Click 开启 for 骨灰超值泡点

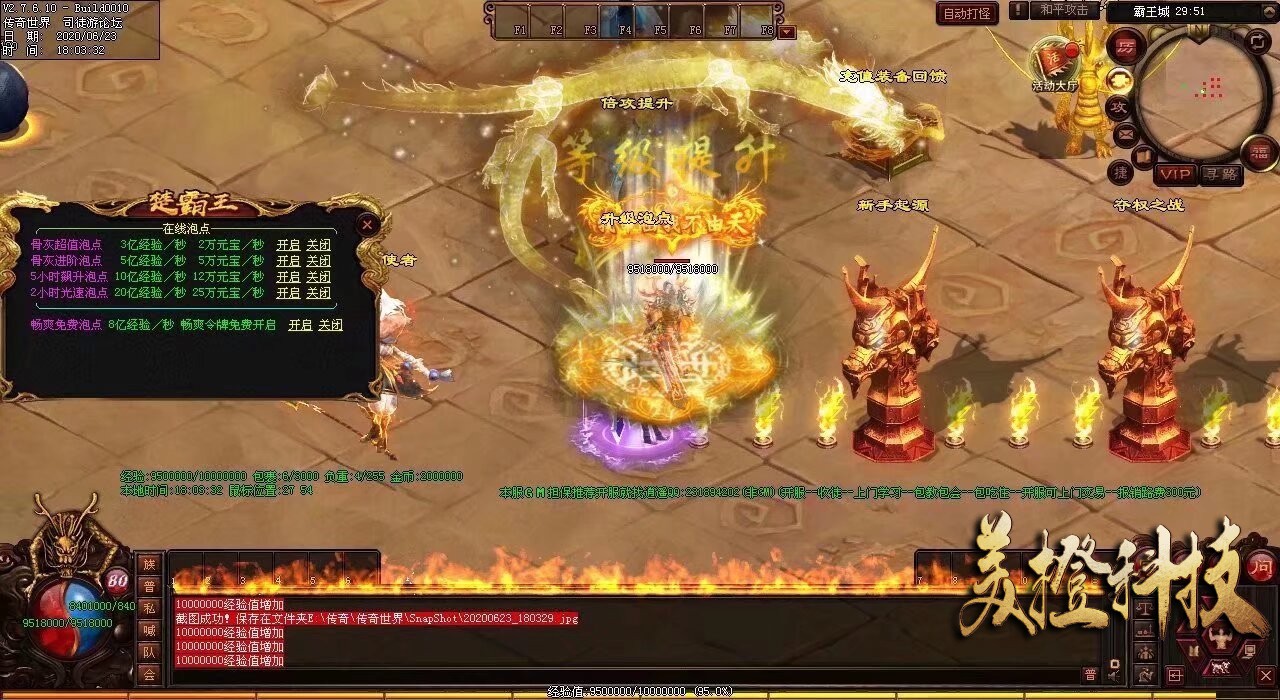[288, 244]
